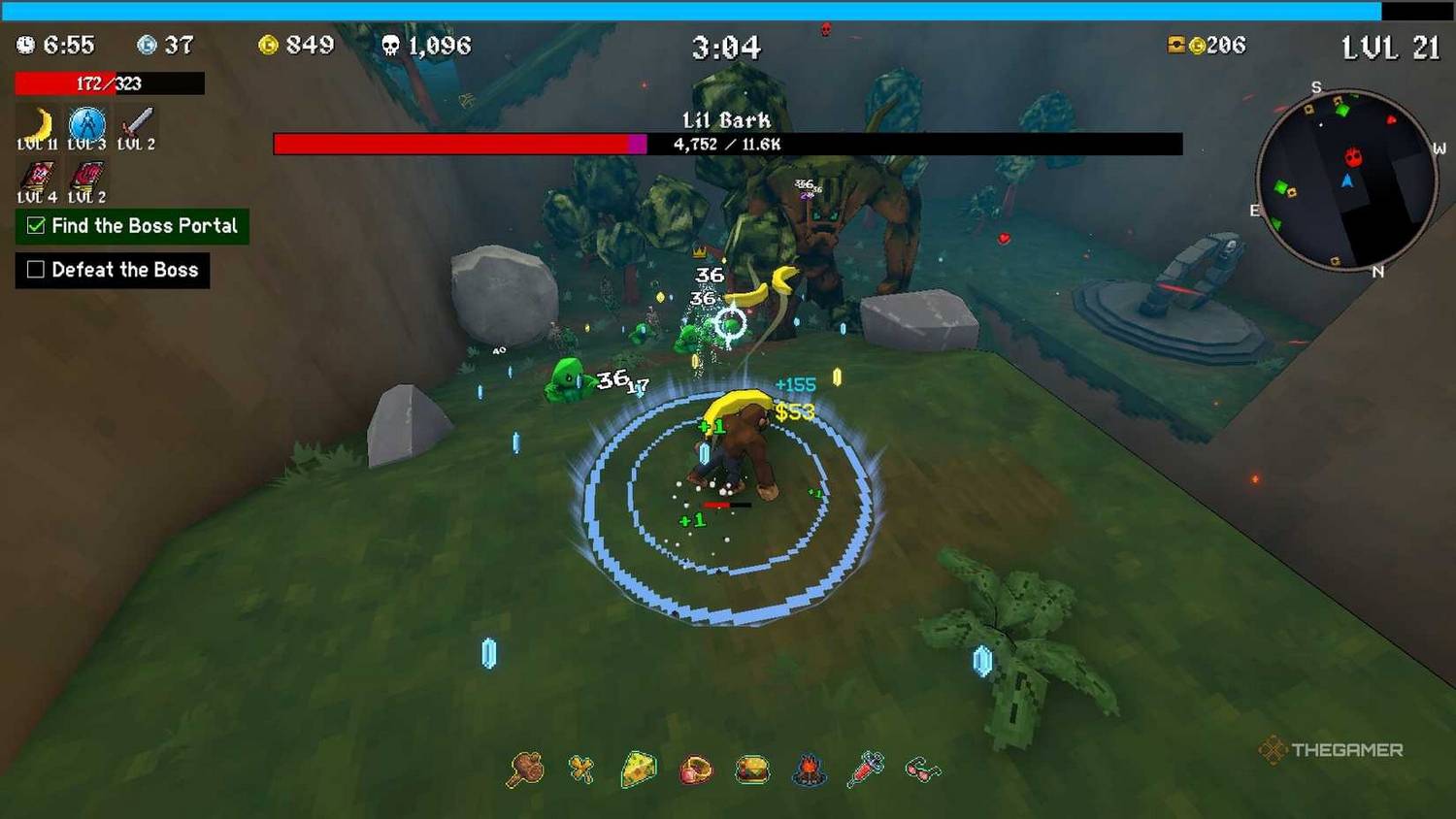Click the blue aura ability icon

pyautogui.click(x=86, y=125)
